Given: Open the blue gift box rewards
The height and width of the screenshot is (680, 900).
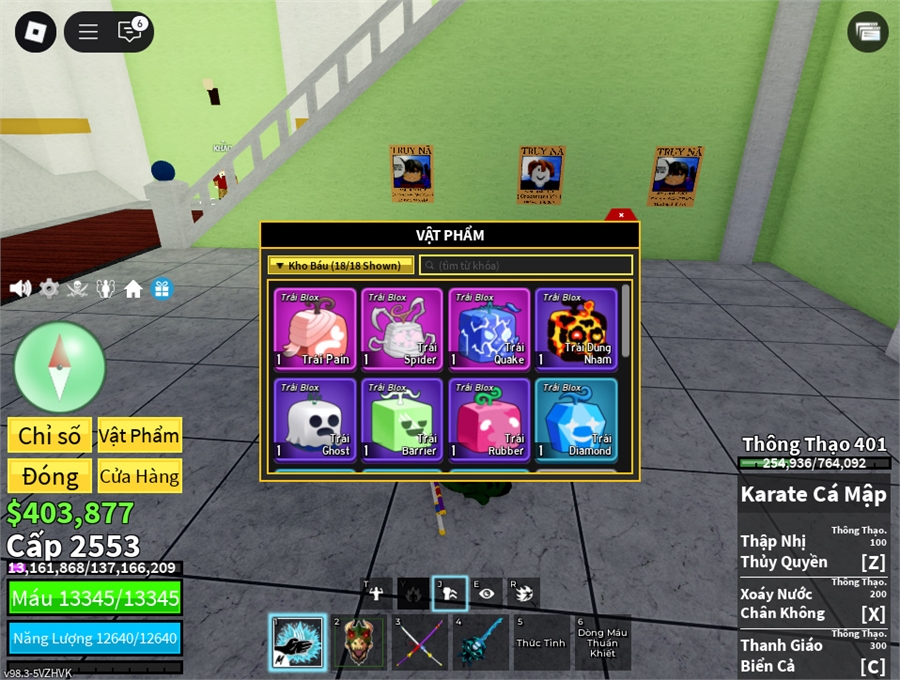Looking at the screenshot, I should tap(161, 289).
